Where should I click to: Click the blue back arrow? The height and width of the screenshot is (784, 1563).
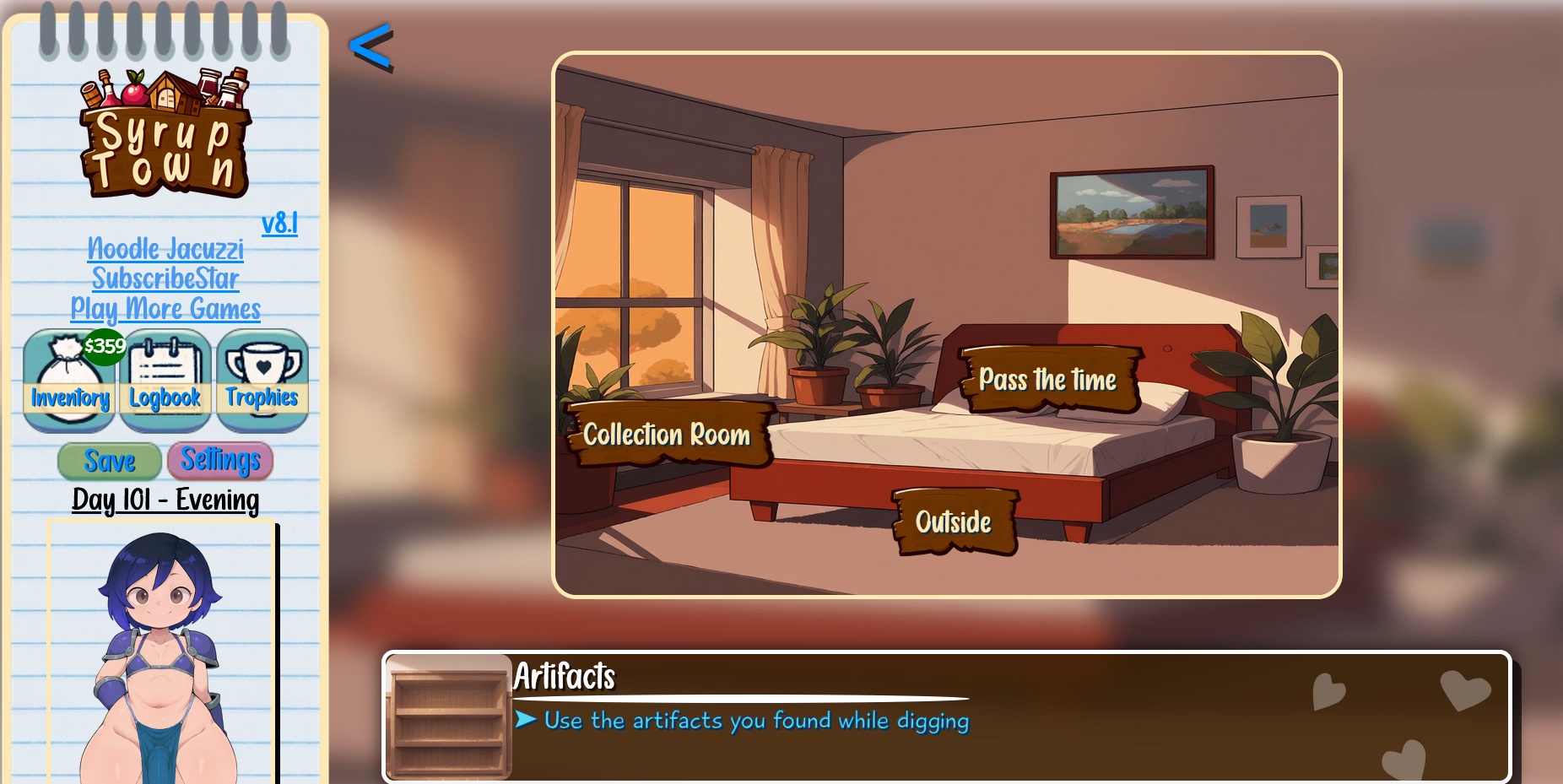[372, 46]
